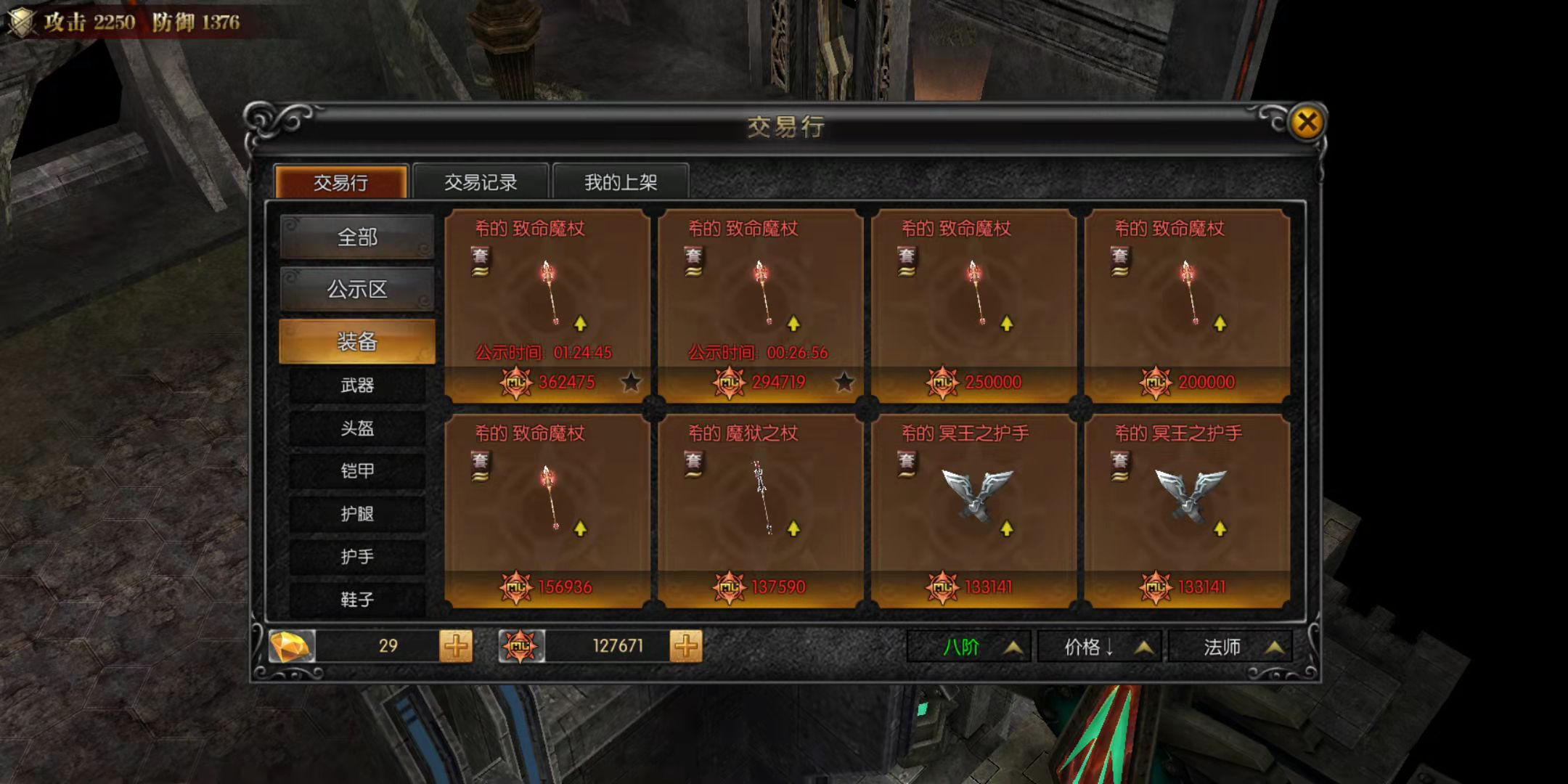1568x784 pixels.
Task: Show 全部 item category
Action: [x=357, y=237]
